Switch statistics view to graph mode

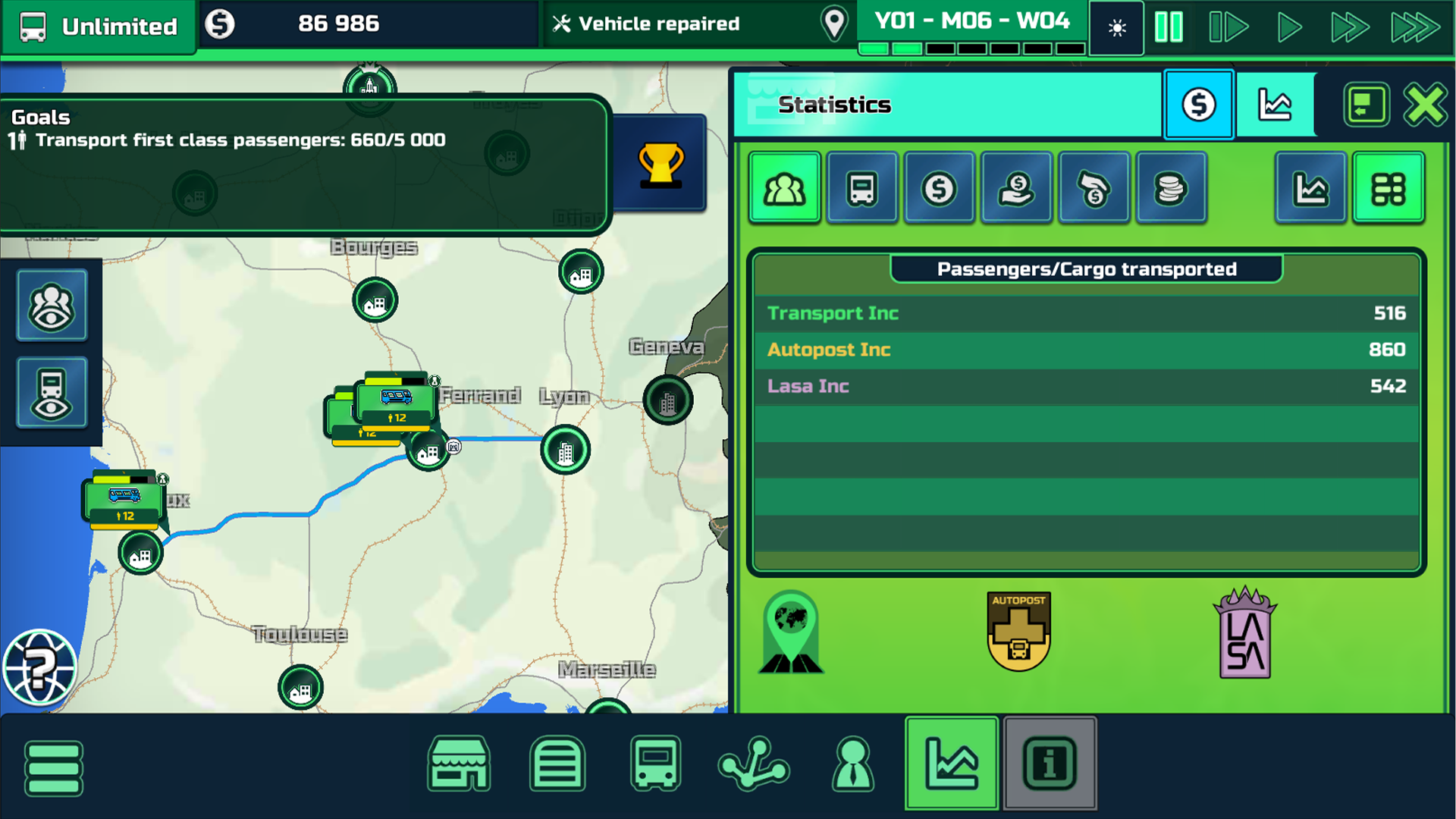tap(1311, 187)
